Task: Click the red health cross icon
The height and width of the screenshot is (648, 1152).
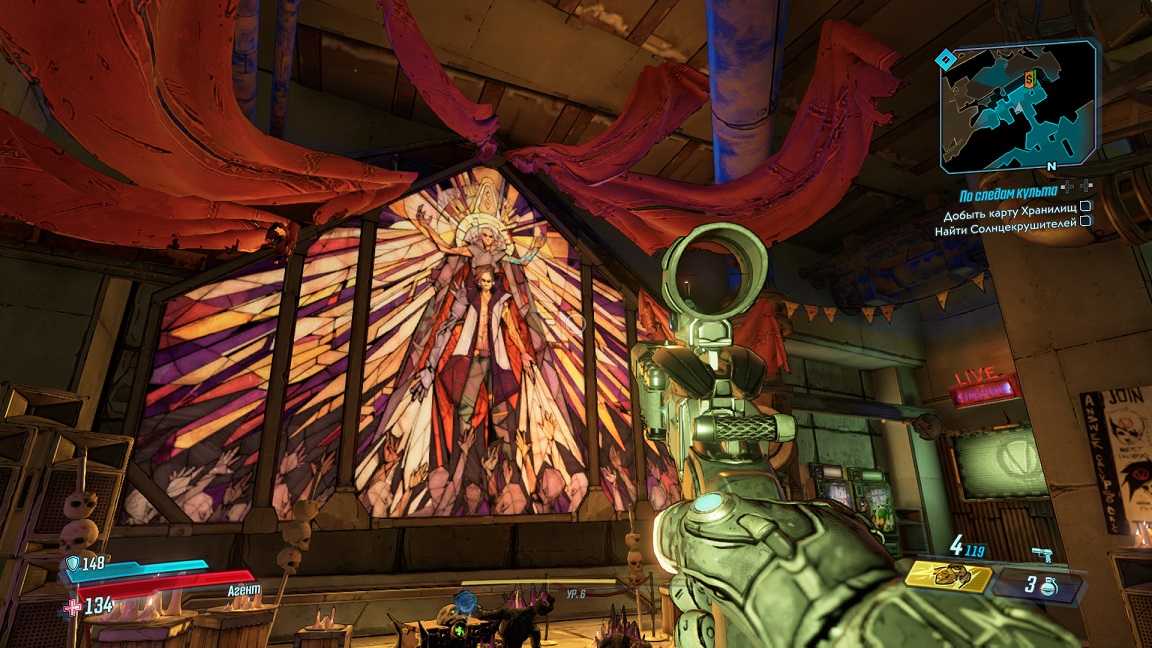Action: click(x=72, y=606)
